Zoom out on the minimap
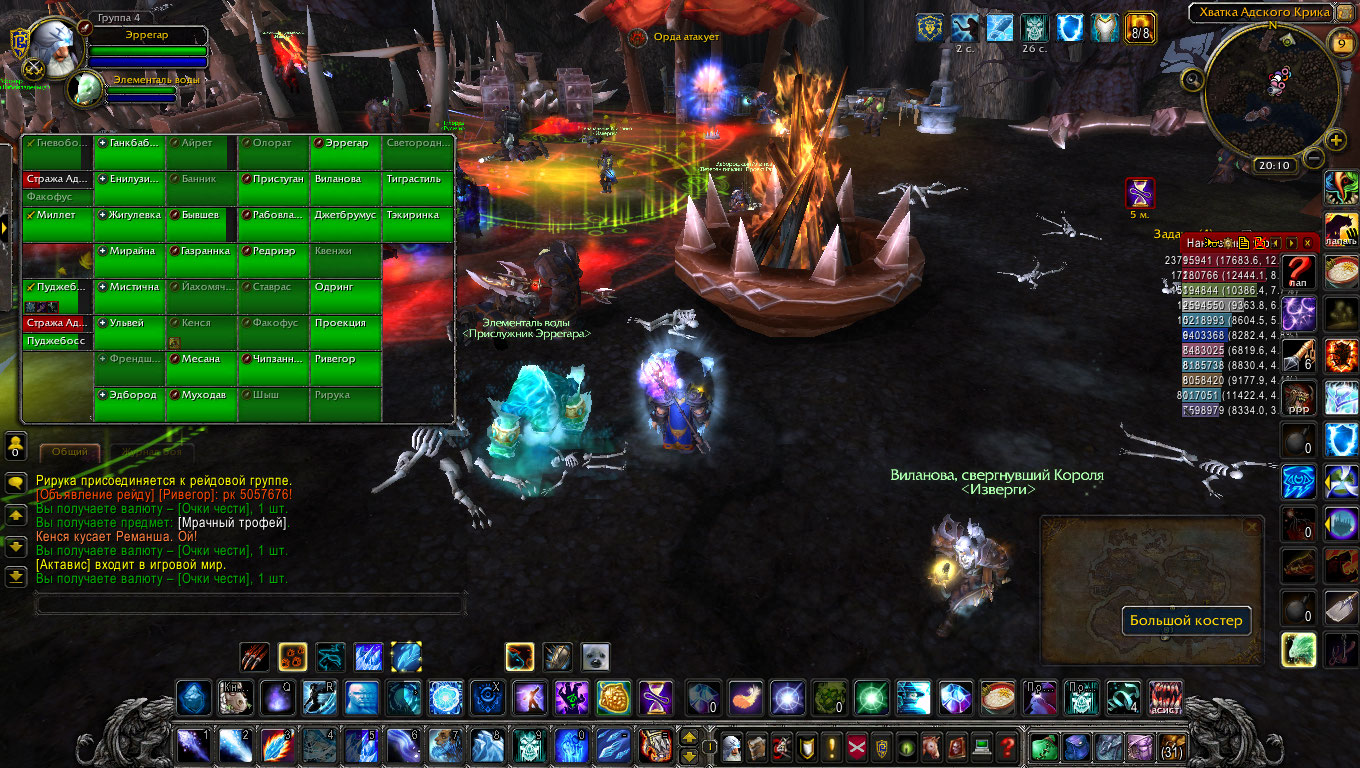Screen dimensions: 1360x768 tap(1314, 158)
